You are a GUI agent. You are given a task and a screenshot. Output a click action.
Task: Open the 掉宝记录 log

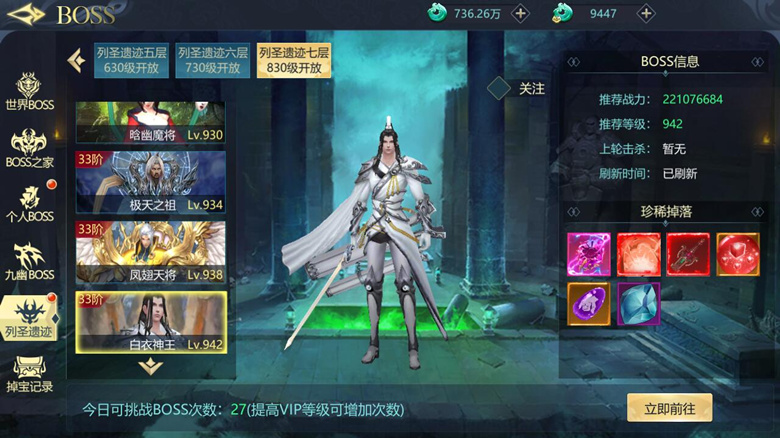30,372
